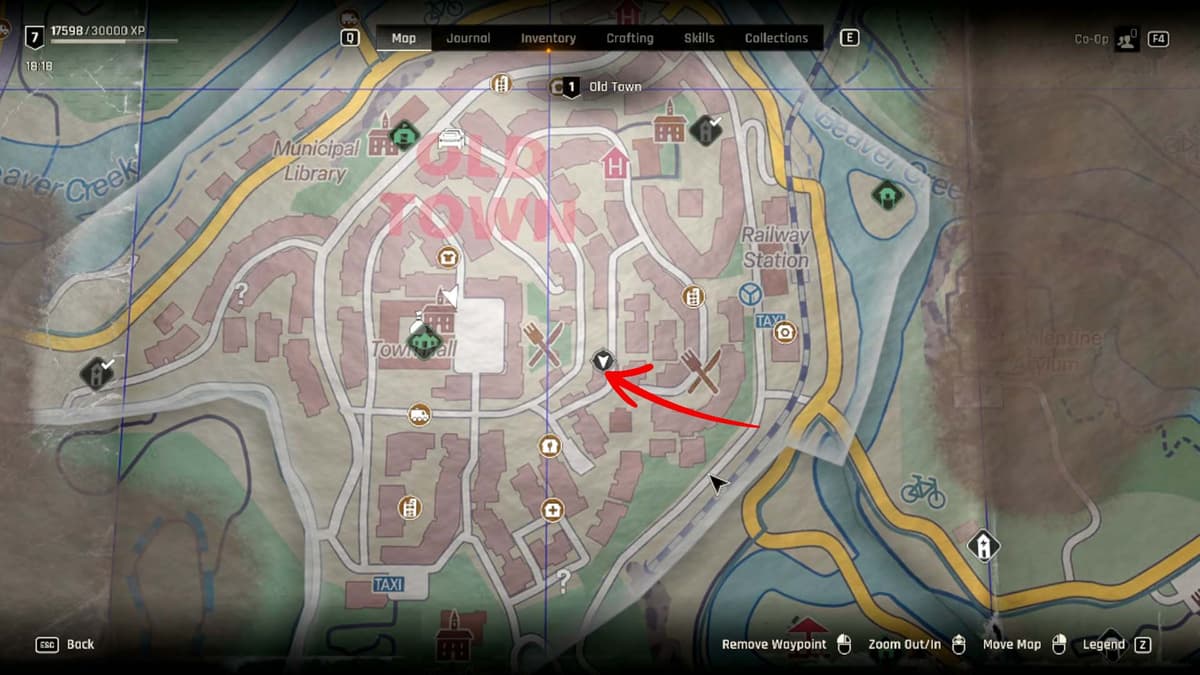The image size is (1200, 675).
Task: Go to the Crafting tab
Action: point(630,38)
